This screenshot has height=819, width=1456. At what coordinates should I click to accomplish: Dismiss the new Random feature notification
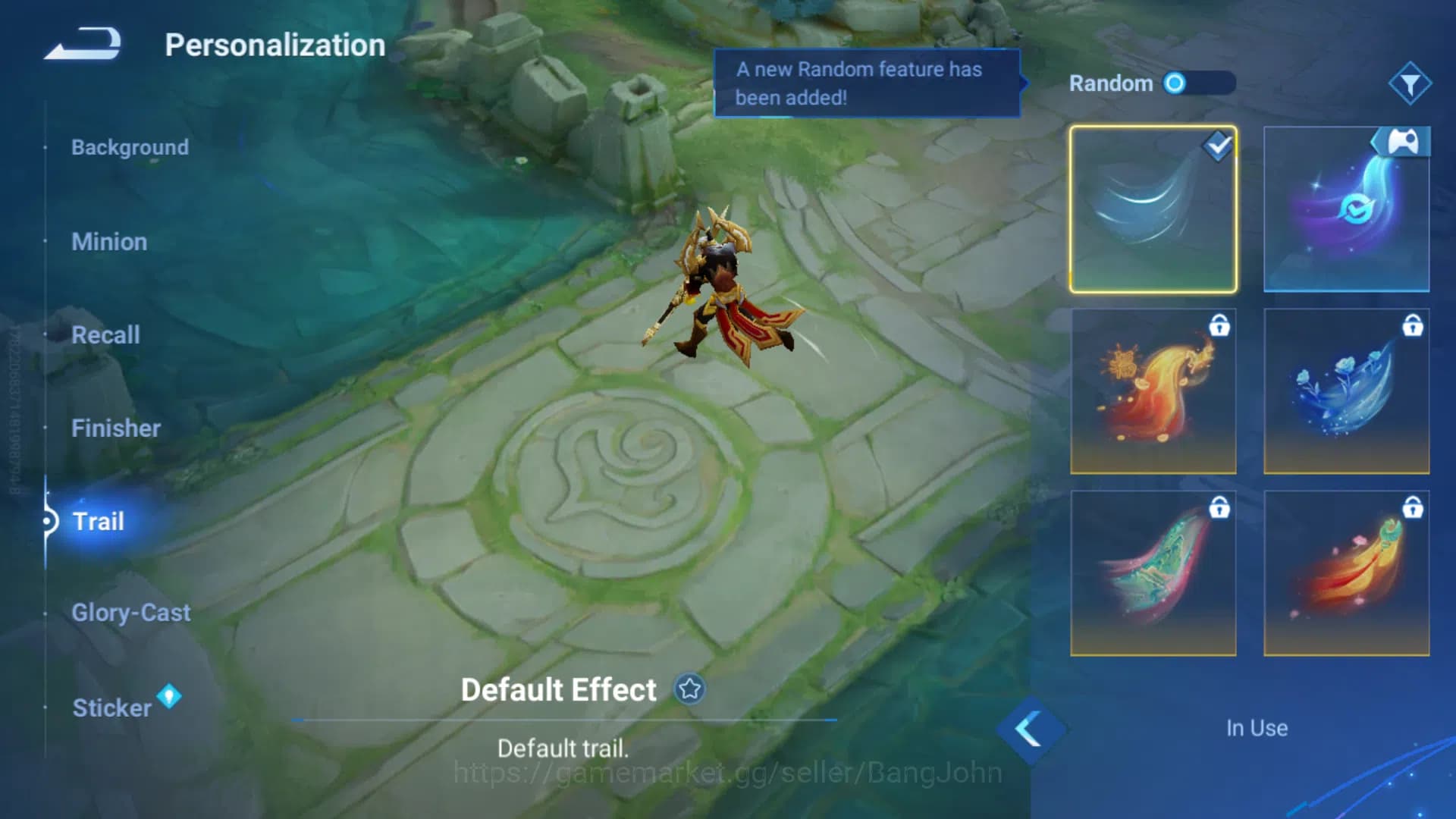[867, 83]
